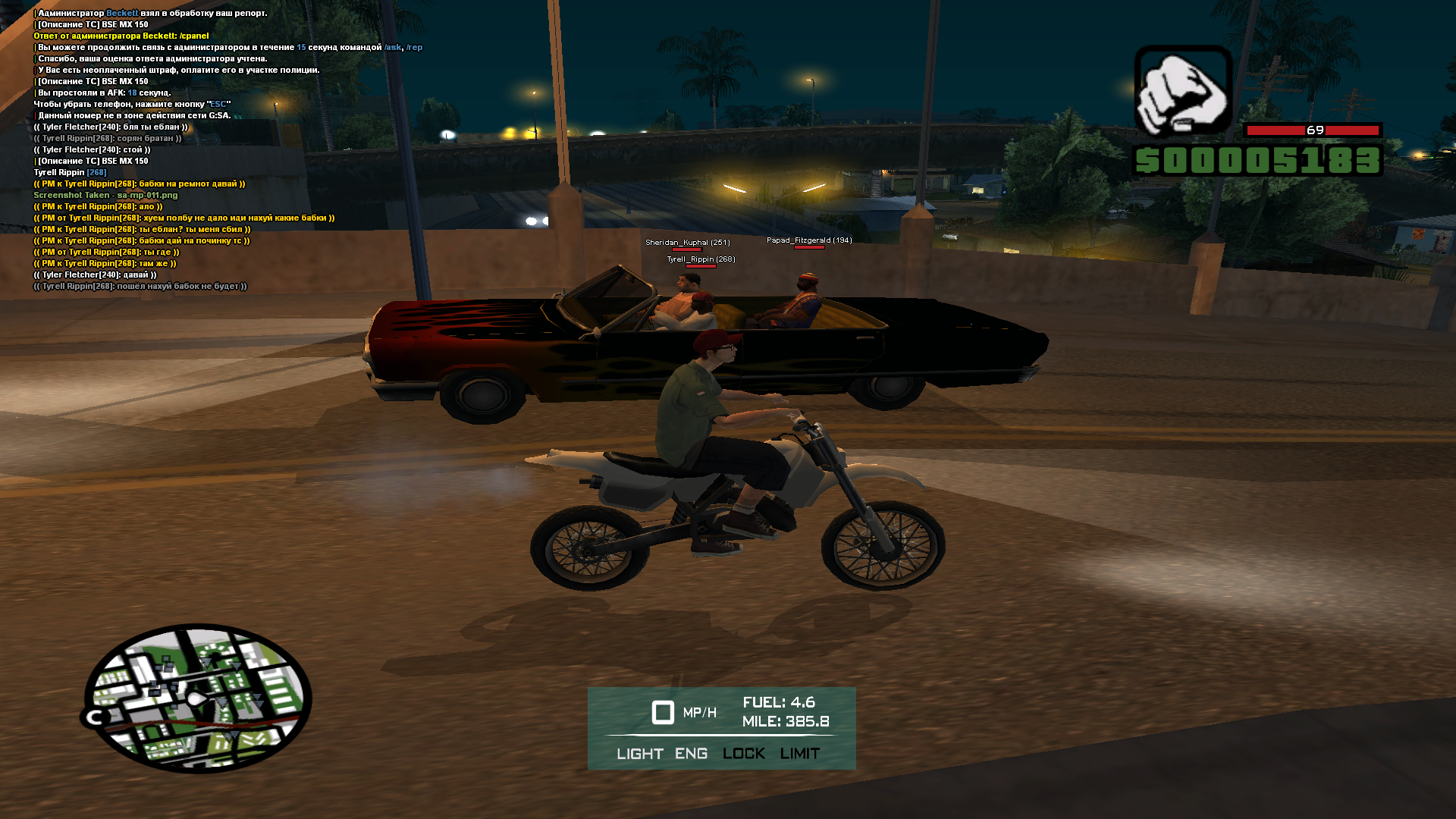This screenshot has width=1456, height=819.
Task: Toggle the LIGHT indicator on speedometer
Action: [x=639, y=754]
